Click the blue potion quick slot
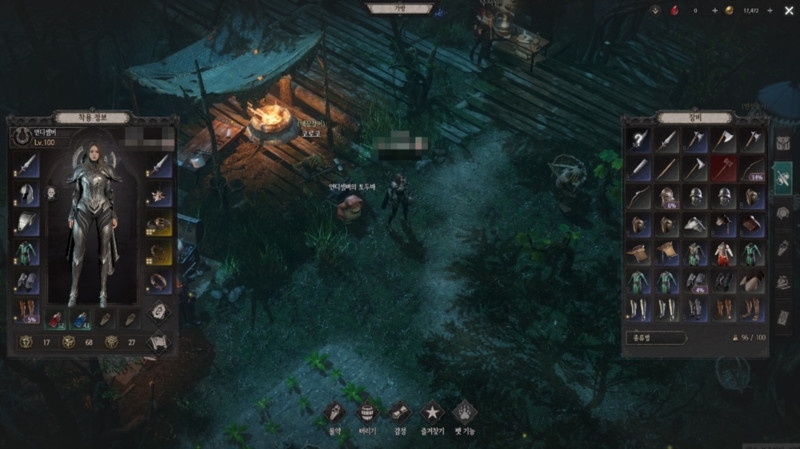The image size is (800, 449). [x=81, y=319]
